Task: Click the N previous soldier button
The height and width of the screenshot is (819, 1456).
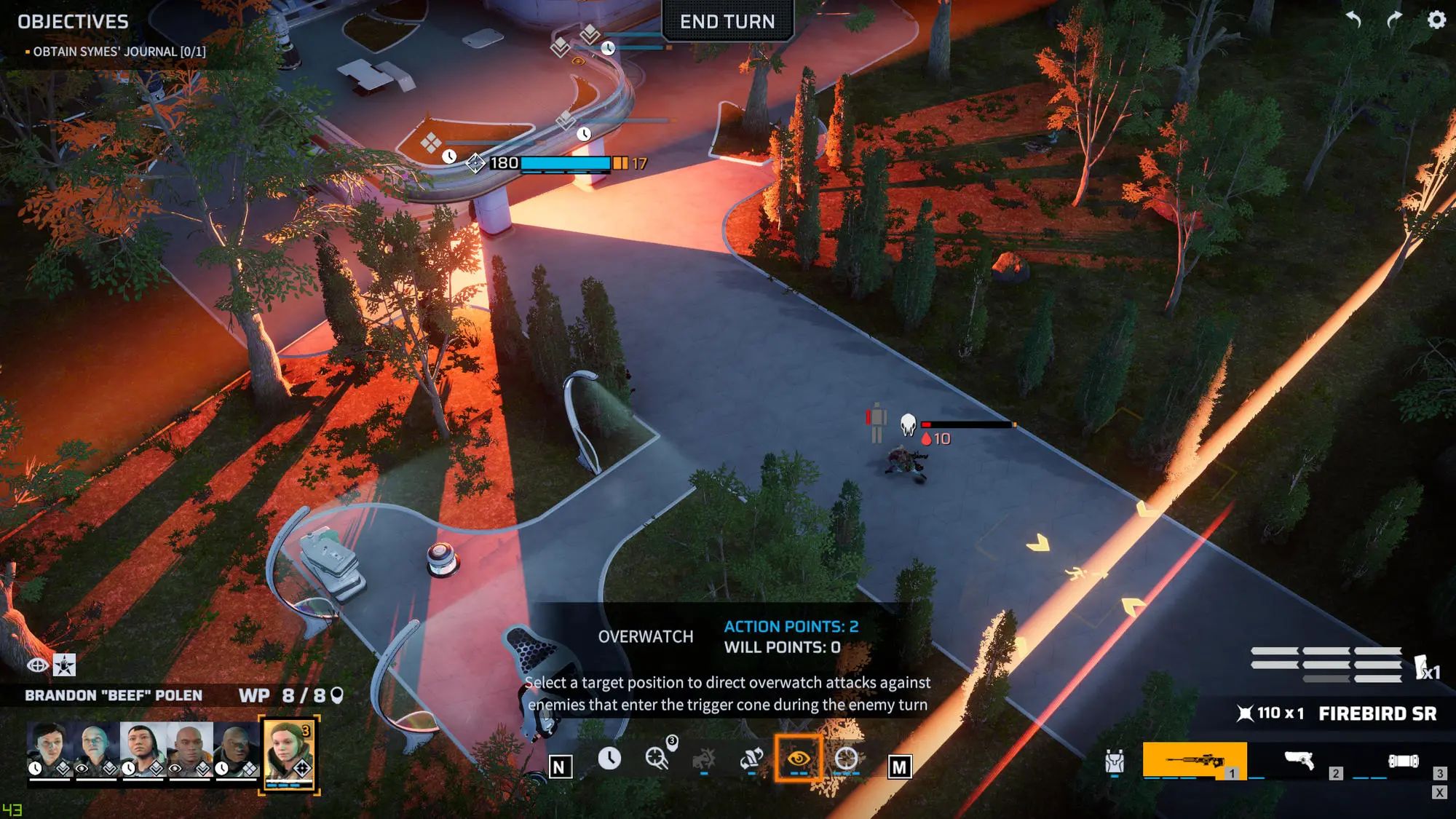Action: pyautogui.click(x=558, y=764)
